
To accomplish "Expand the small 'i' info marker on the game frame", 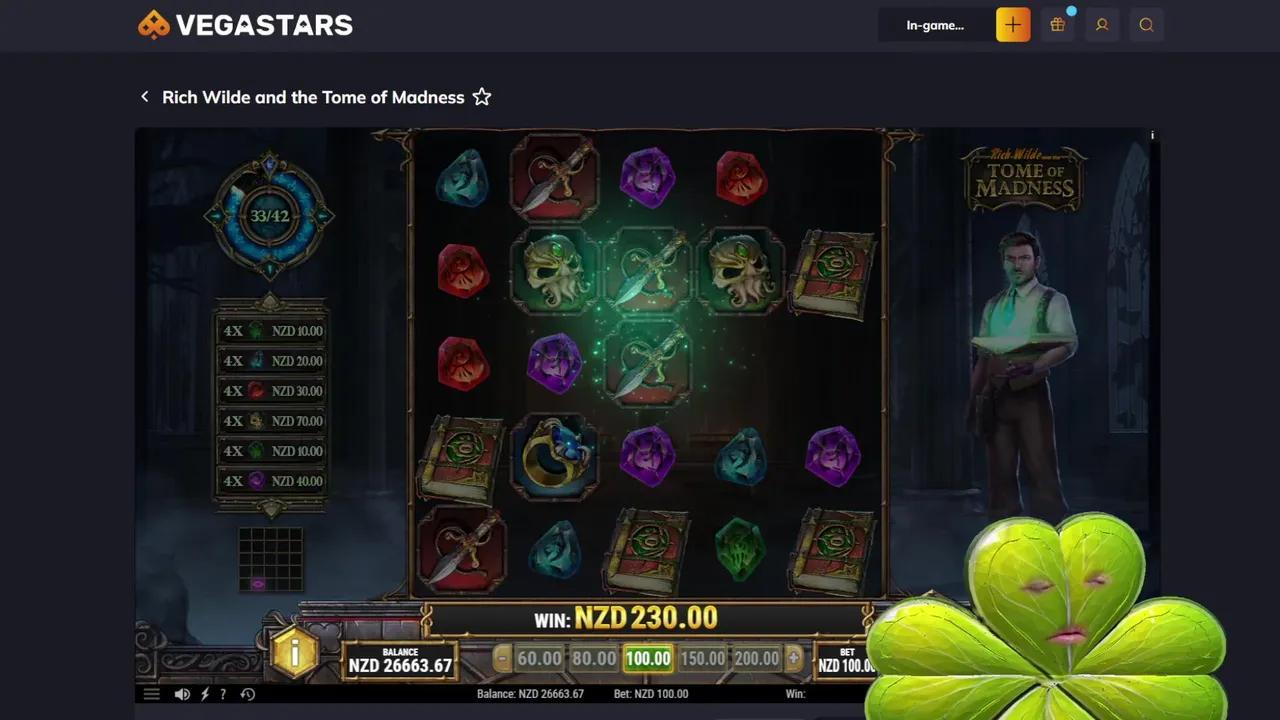I will click(1151, 134).
